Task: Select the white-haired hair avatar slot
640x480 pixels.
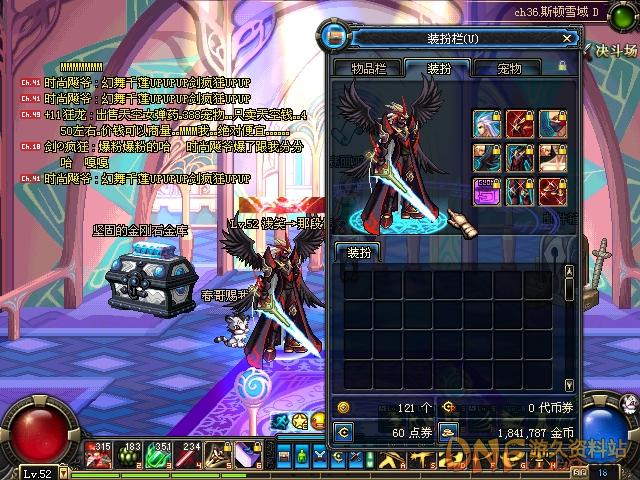Action: [x=487, y=123]
